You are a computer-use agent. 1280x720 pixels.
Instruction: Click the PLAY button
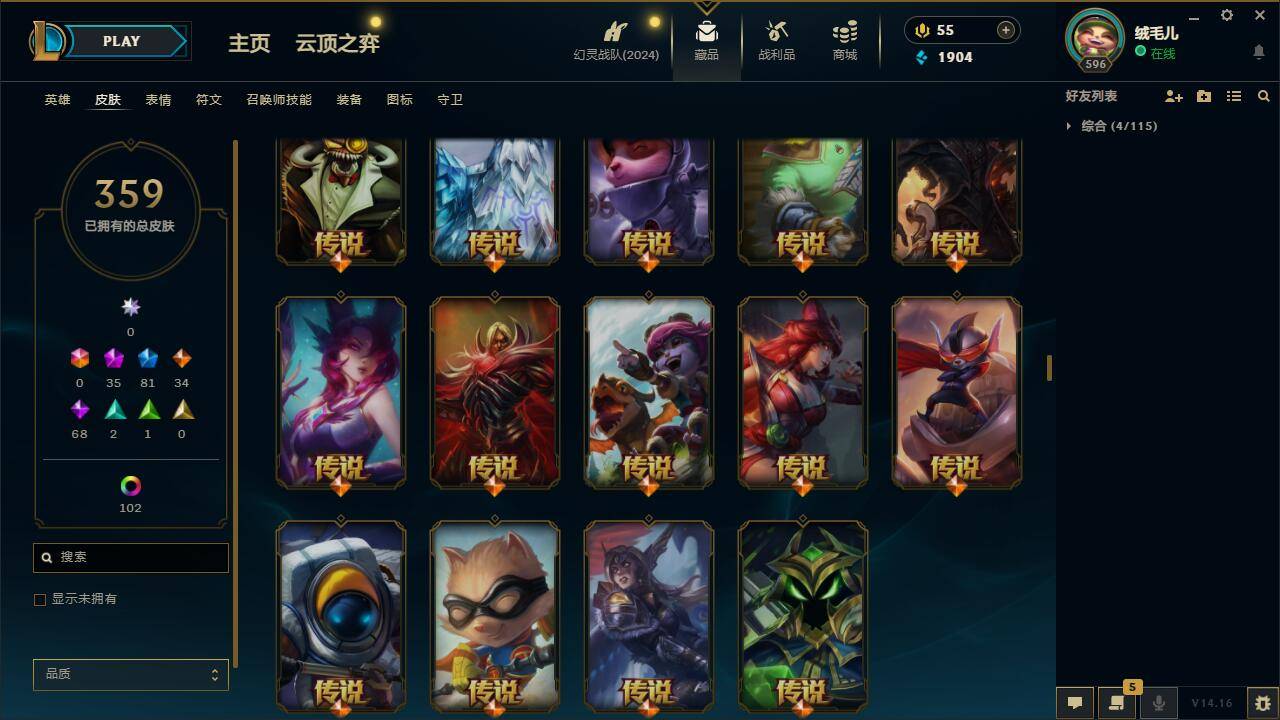pos(122,41)
